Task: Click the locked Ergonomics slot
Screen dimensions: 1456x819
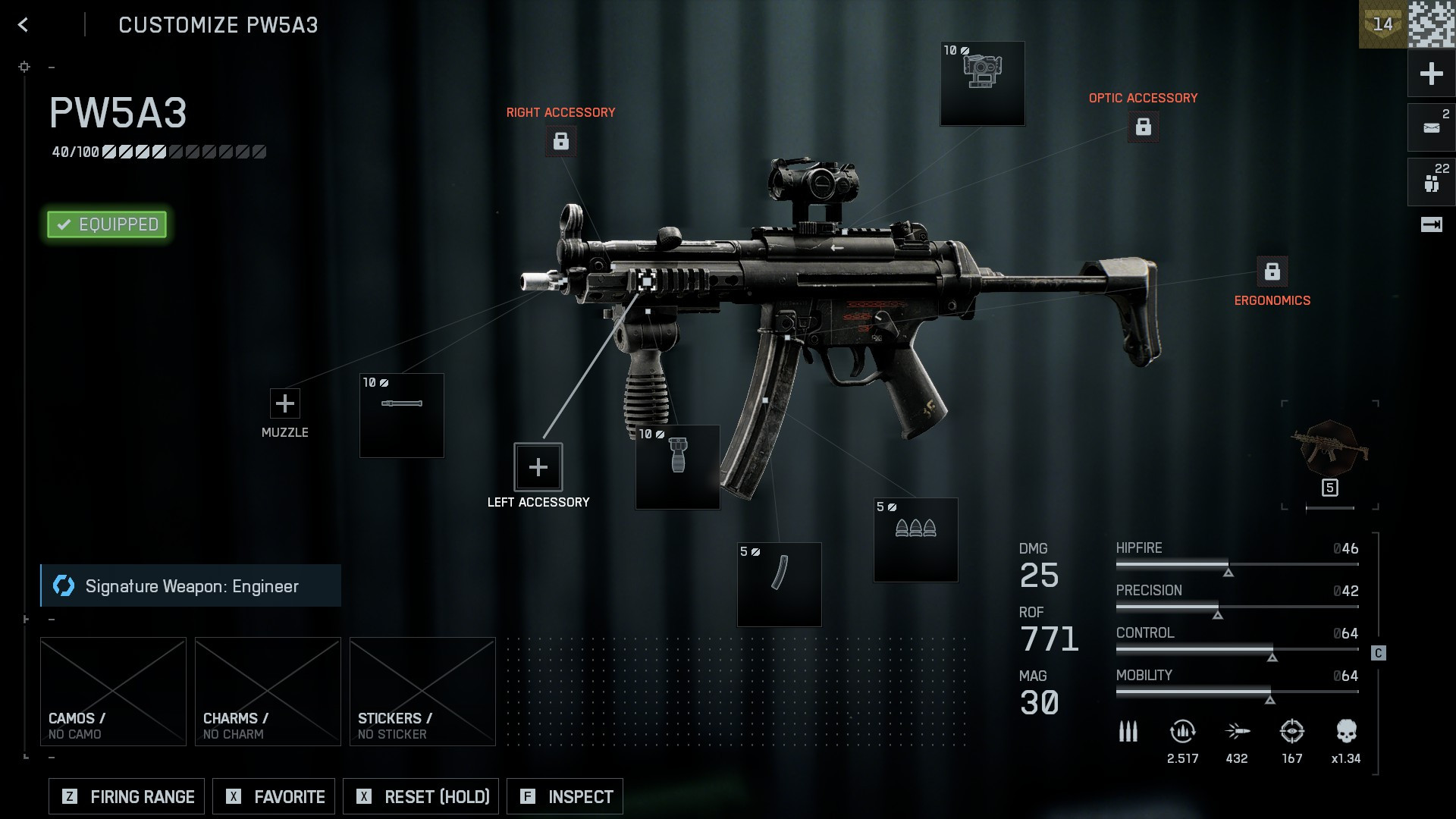Action: click(1272, 270)
